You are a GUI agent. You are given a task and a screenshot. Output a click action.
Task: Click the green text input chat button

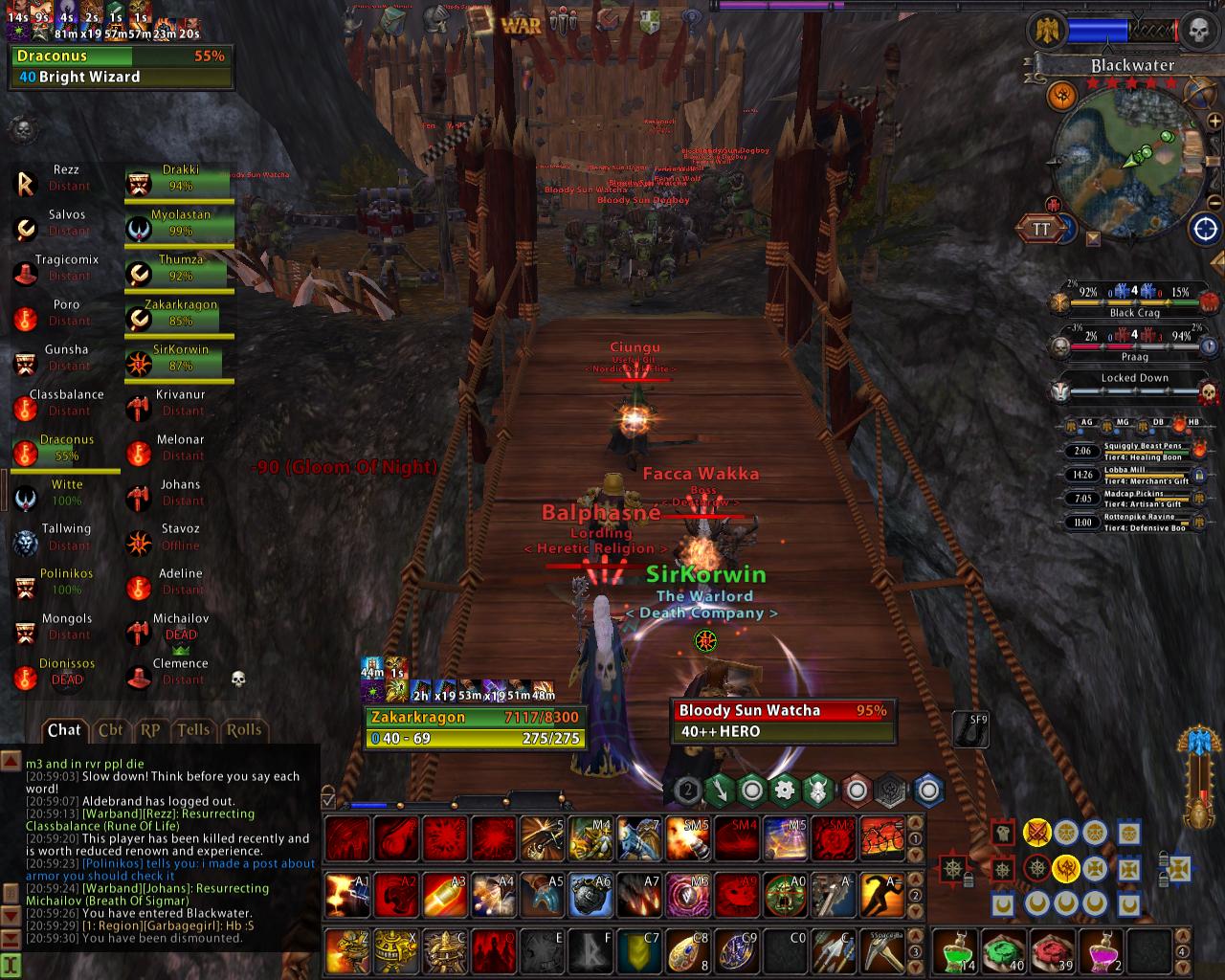pos(11,965)
